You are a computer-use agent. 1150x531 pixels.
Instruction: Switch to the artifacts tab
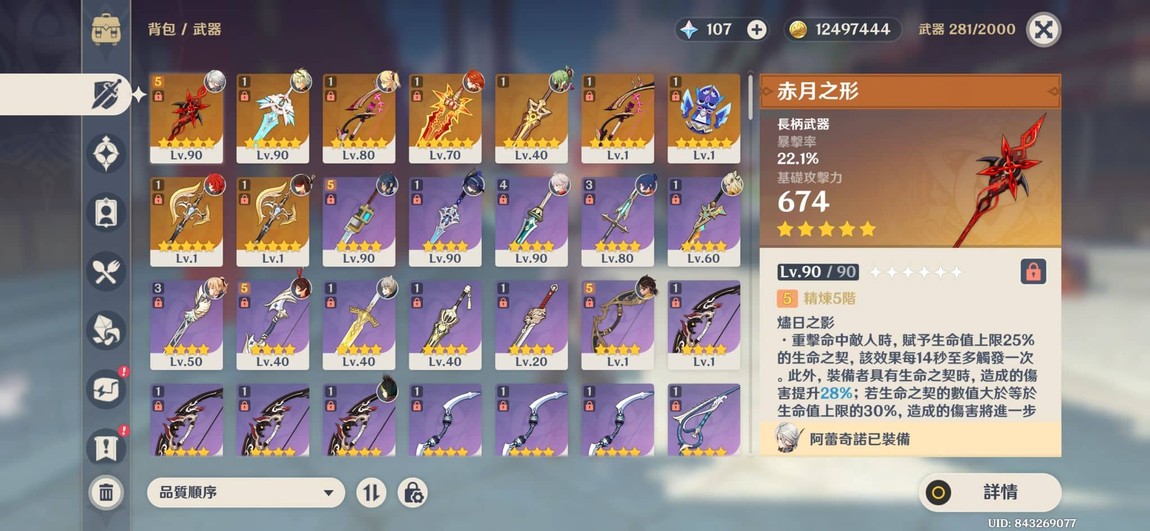pos(106,153)
